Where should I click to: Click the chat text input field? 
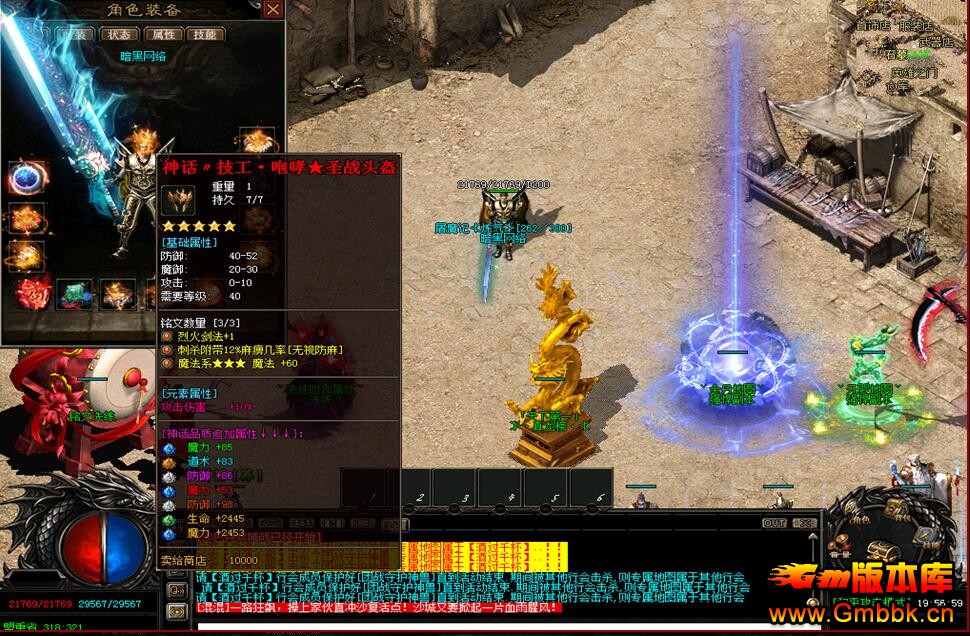(480, 627)
